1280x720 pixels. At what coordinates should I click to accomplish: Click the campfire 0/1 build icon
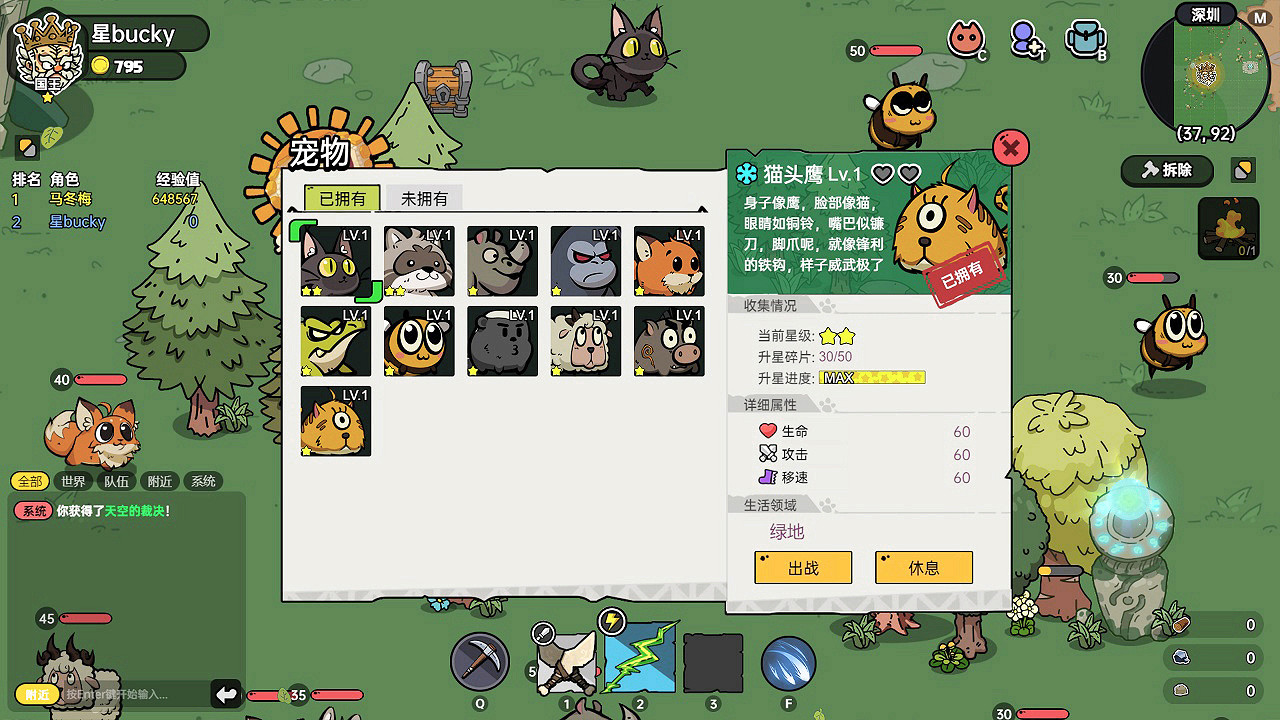pyautogui.click(x=1228, y=229)
